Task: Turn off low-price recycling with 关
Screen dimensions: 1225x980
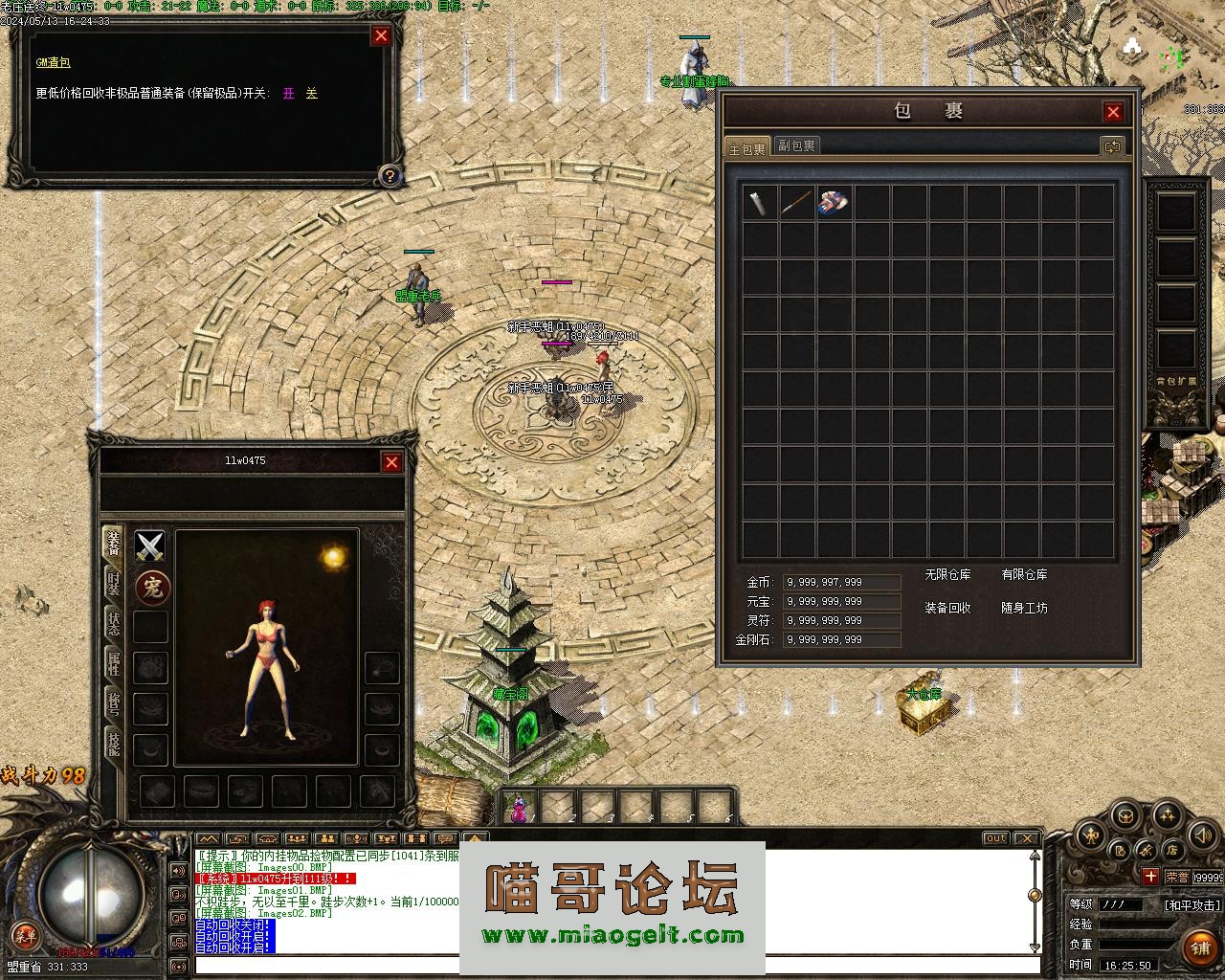Action: pyautogui.click(x=311, y=94)
